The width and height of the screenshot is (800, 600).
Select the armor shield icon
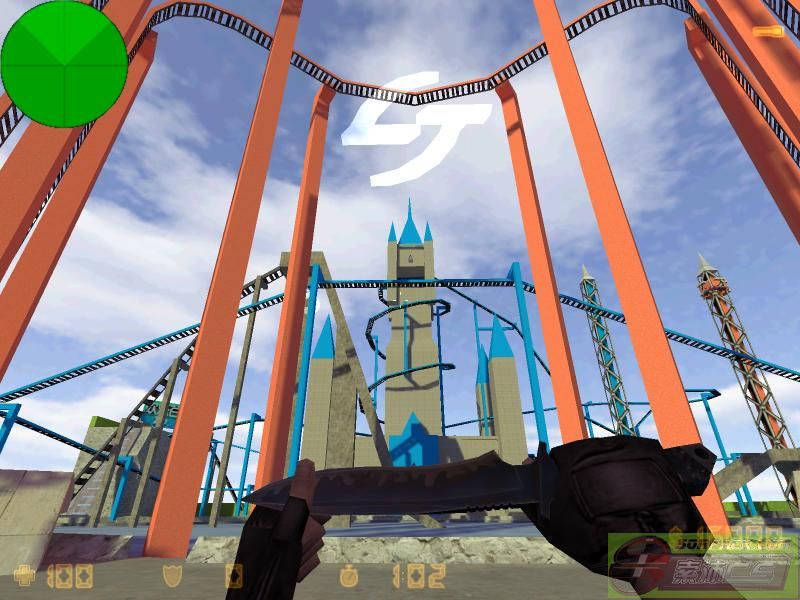point(171,575)
